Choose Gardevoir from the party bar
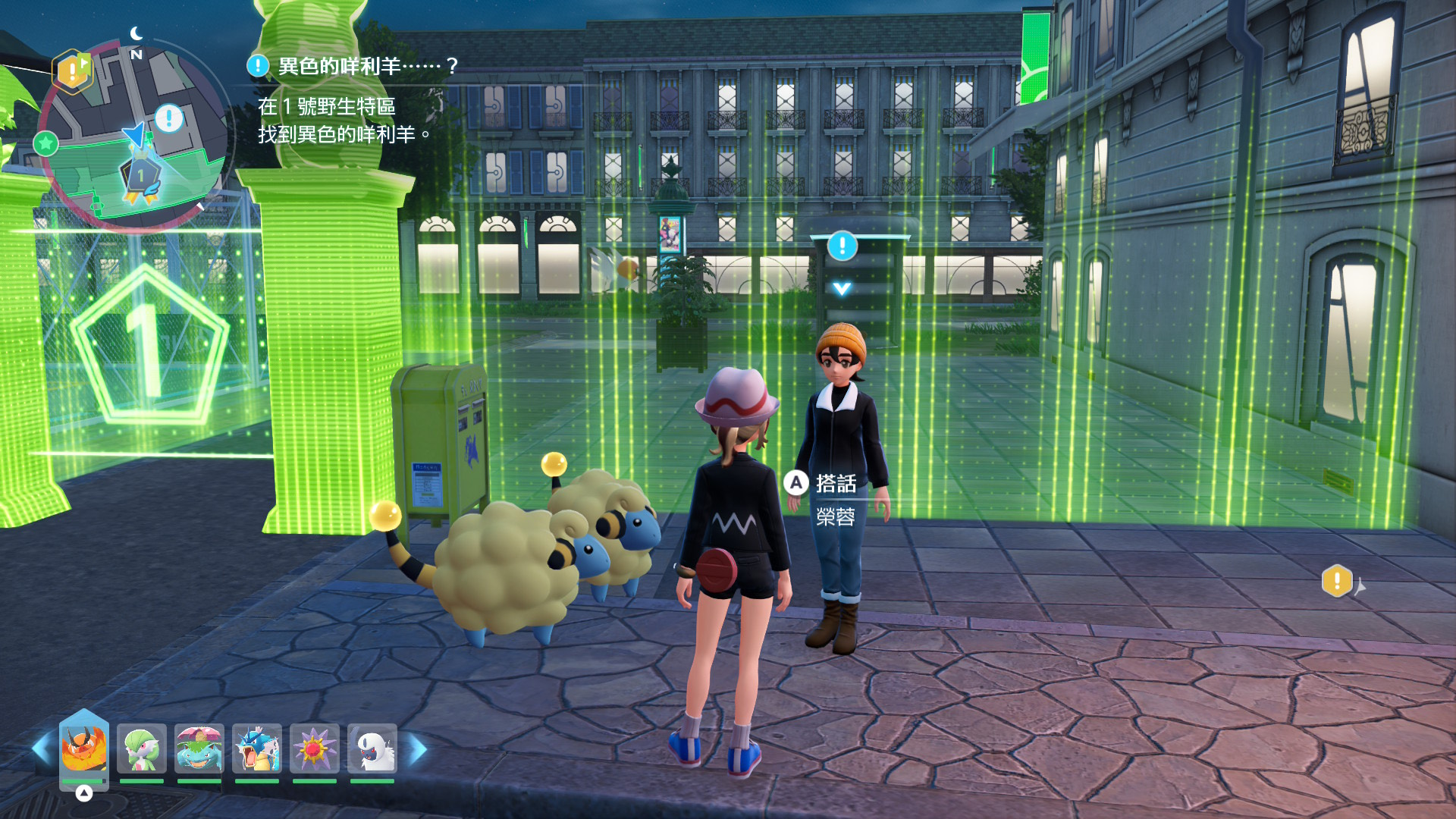1456x819 pixels. pyautogui.click(x=142, y=749)
